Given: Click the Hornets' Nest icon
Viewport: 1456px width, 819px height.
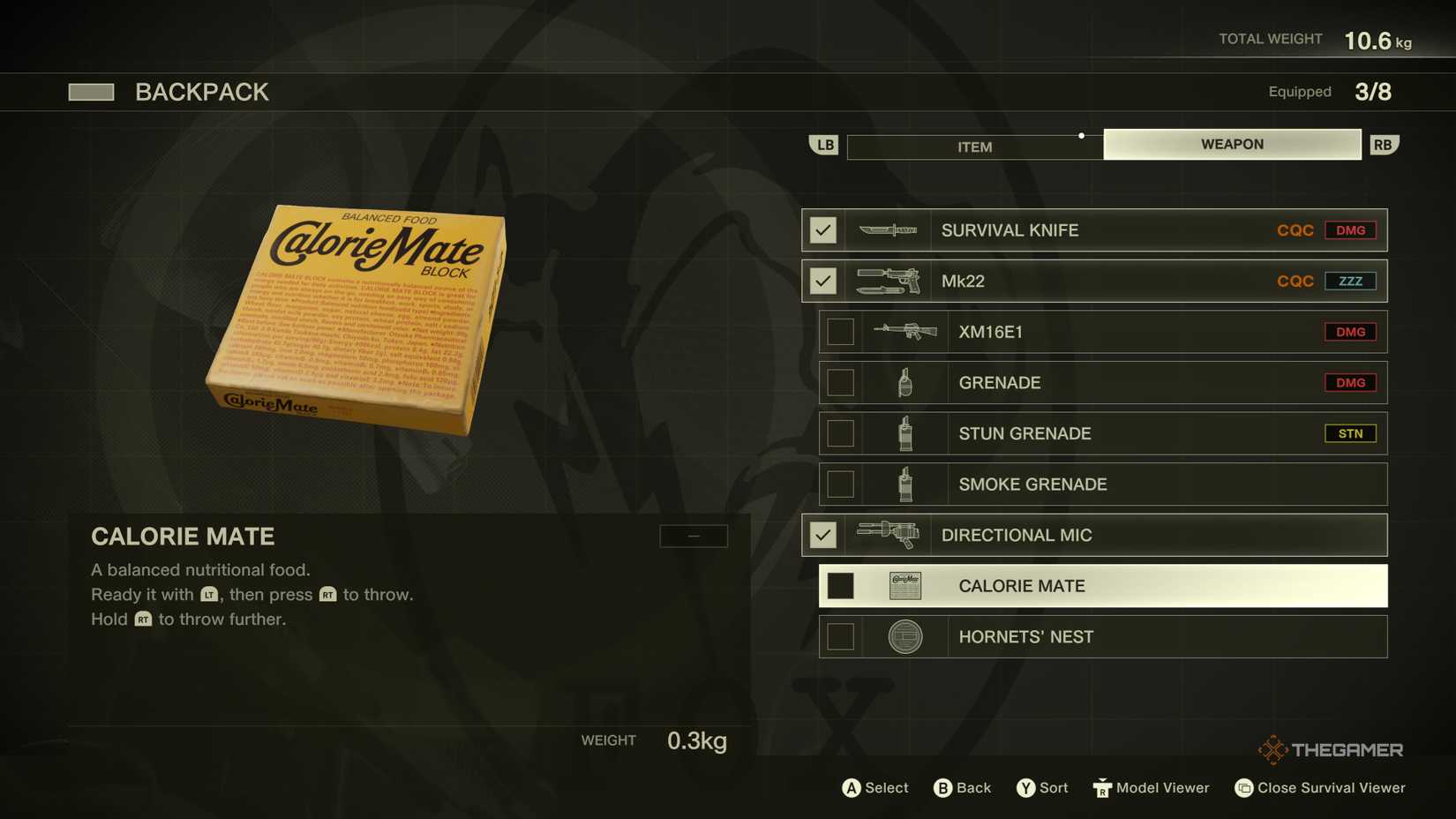Looking at the screenshot, I should pos(906,636).
